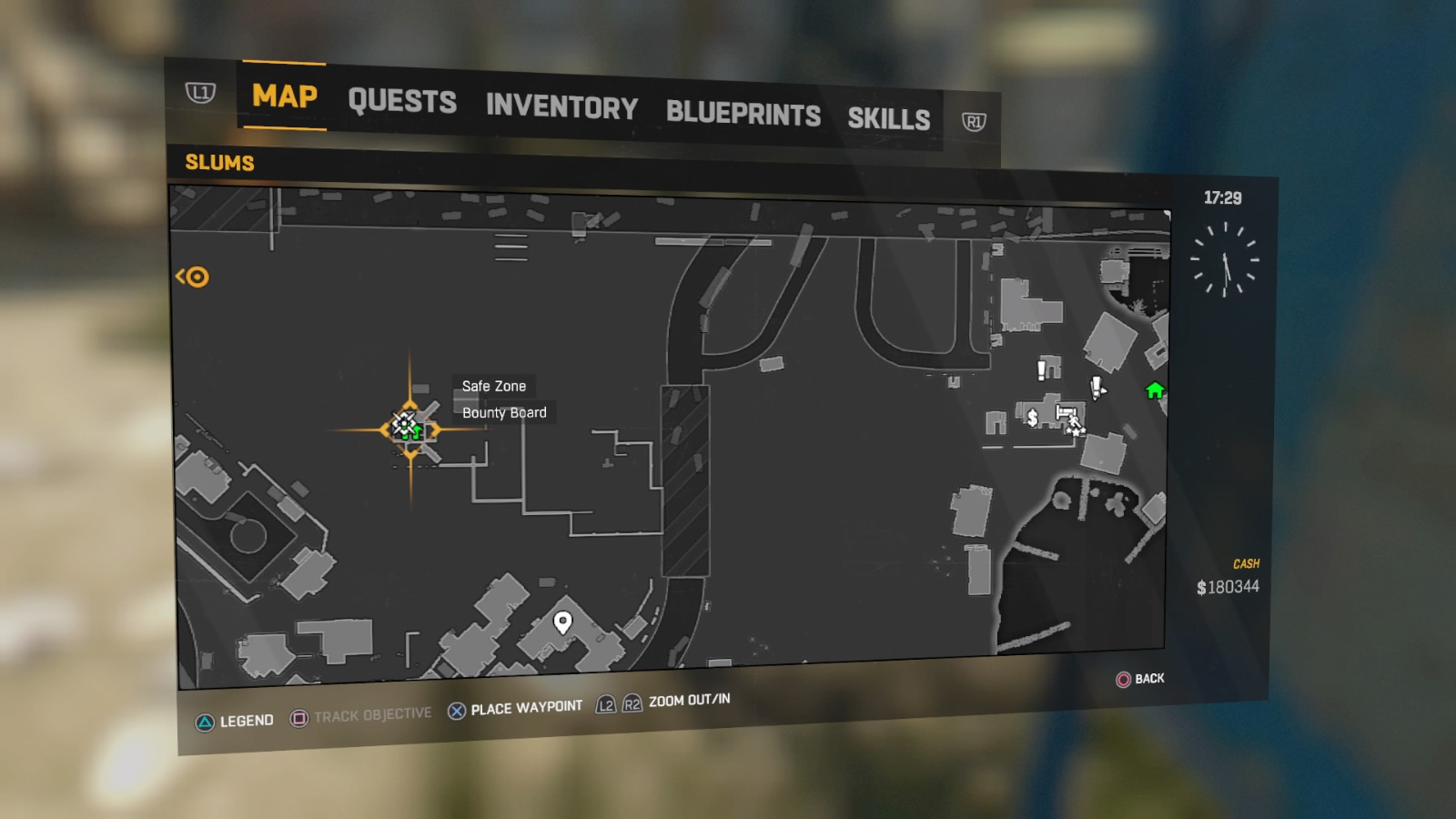The height and width of the screenshot is (819, 1456).
Task: Click the pencil note marker icon on the map
Action: (x=1096, y=389)
